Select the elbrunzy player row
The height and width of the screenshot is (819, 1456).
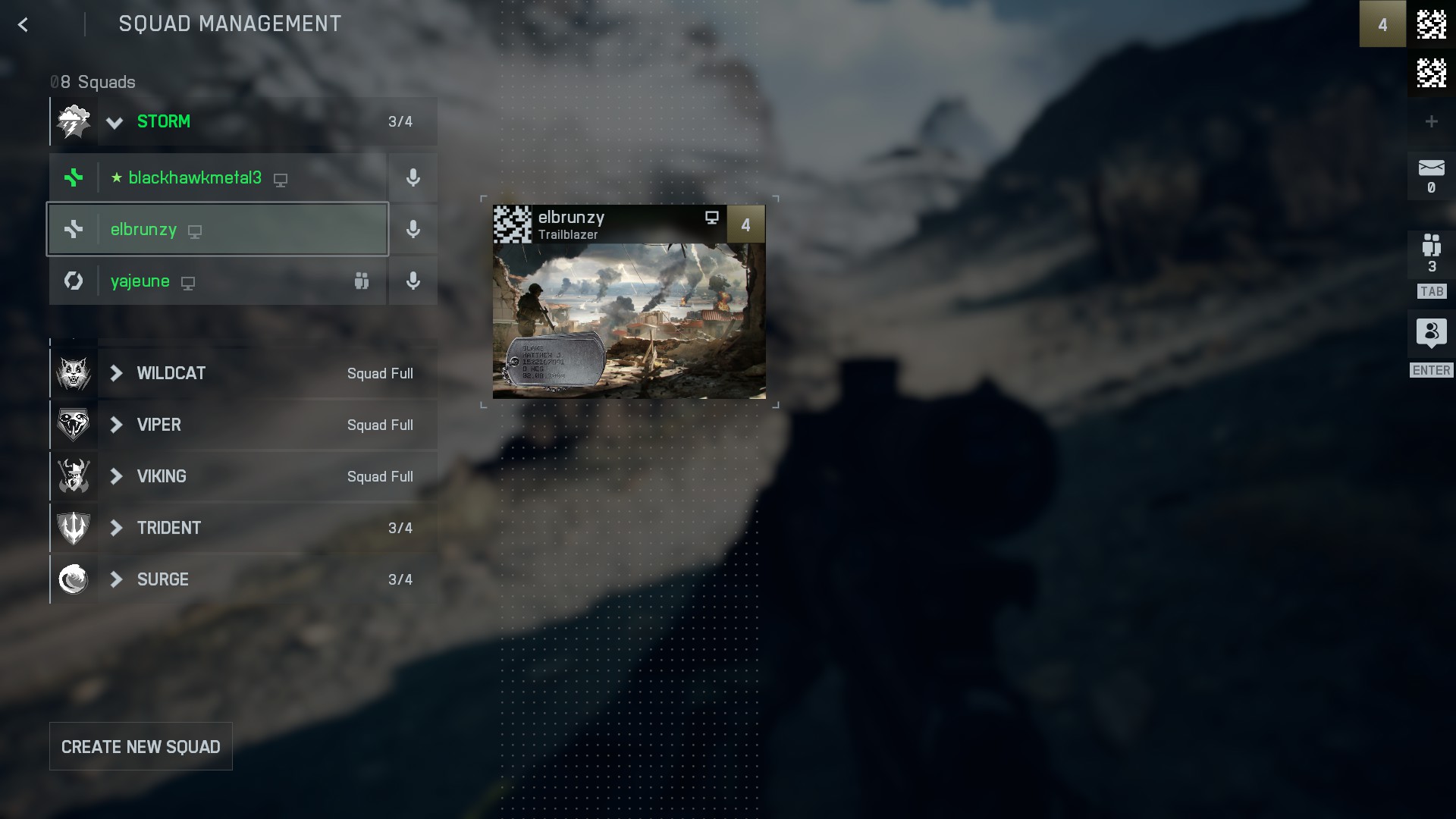(218, 230)
